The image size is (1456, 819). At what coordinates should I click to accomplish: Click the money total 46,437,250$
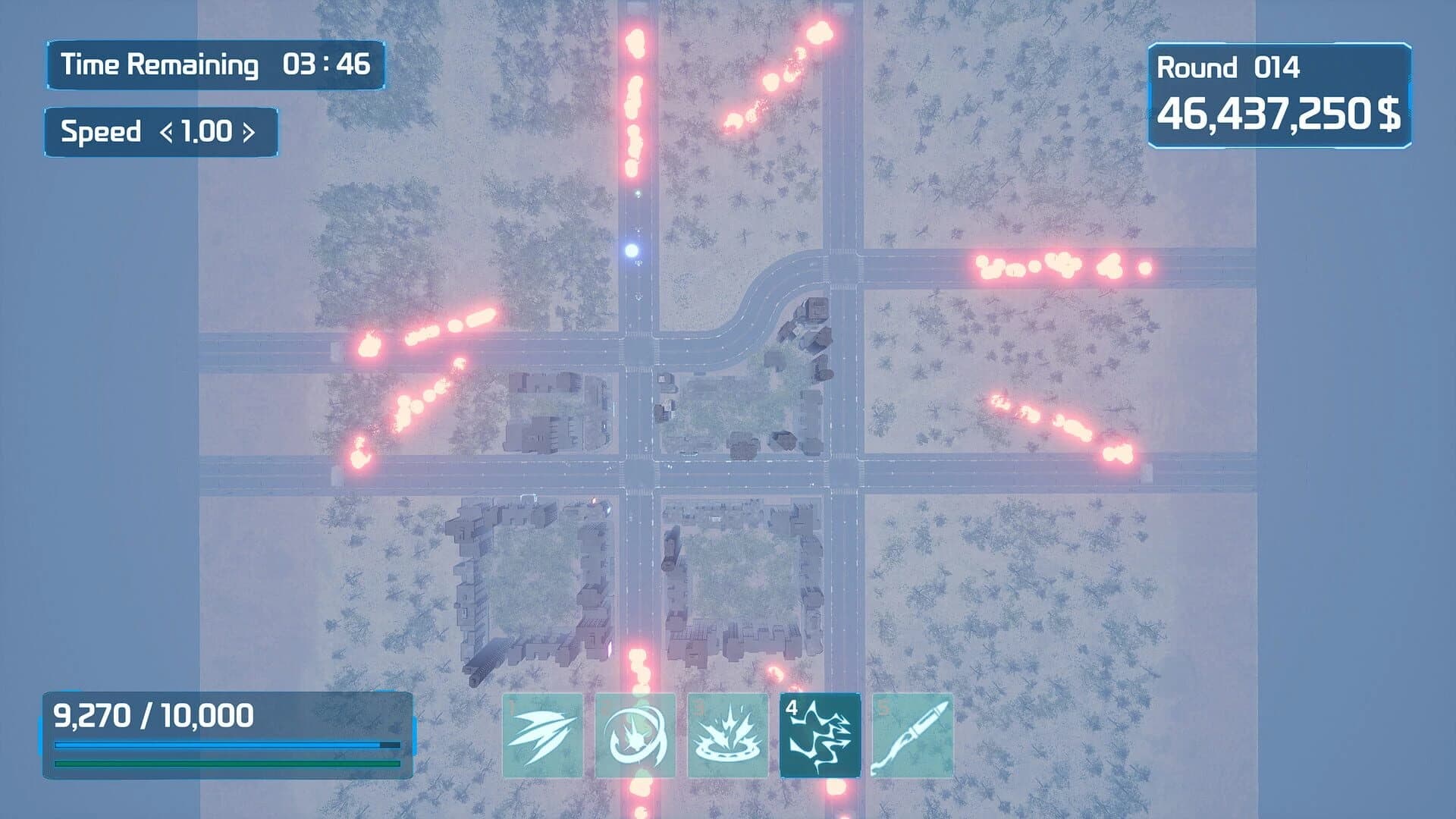(x=1282, y=115)
